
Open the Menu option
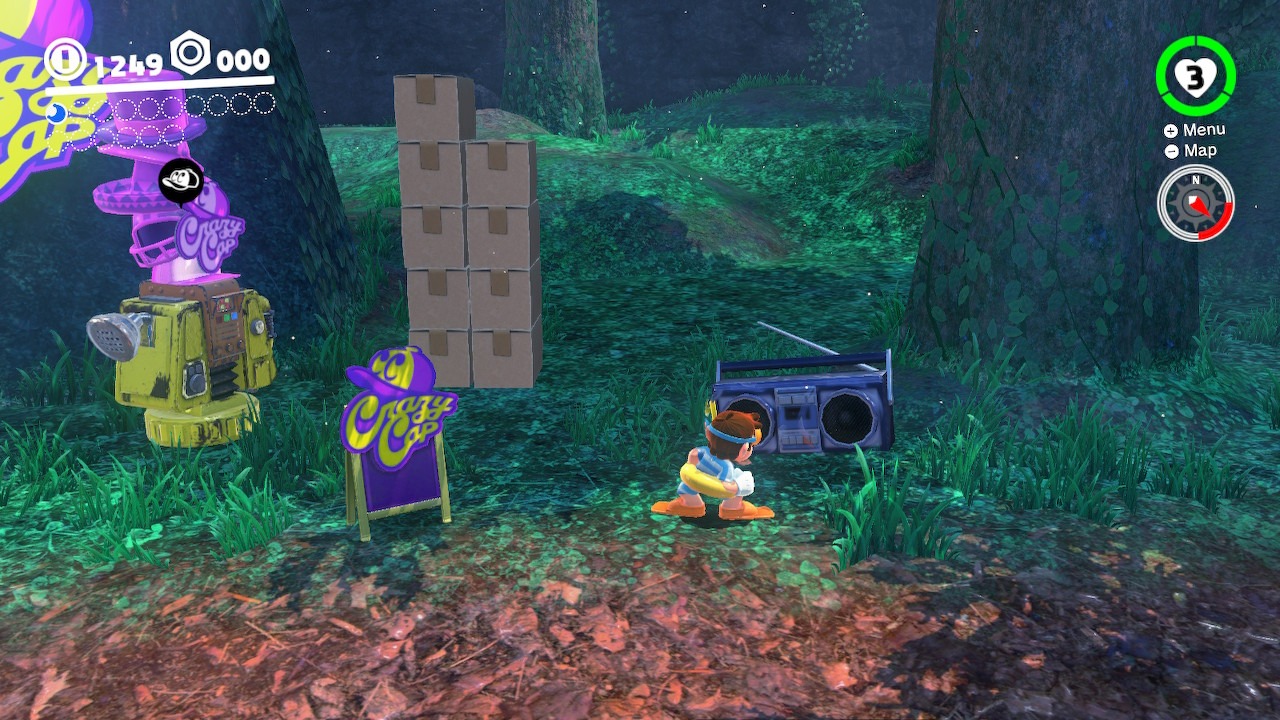(1195, 130)
